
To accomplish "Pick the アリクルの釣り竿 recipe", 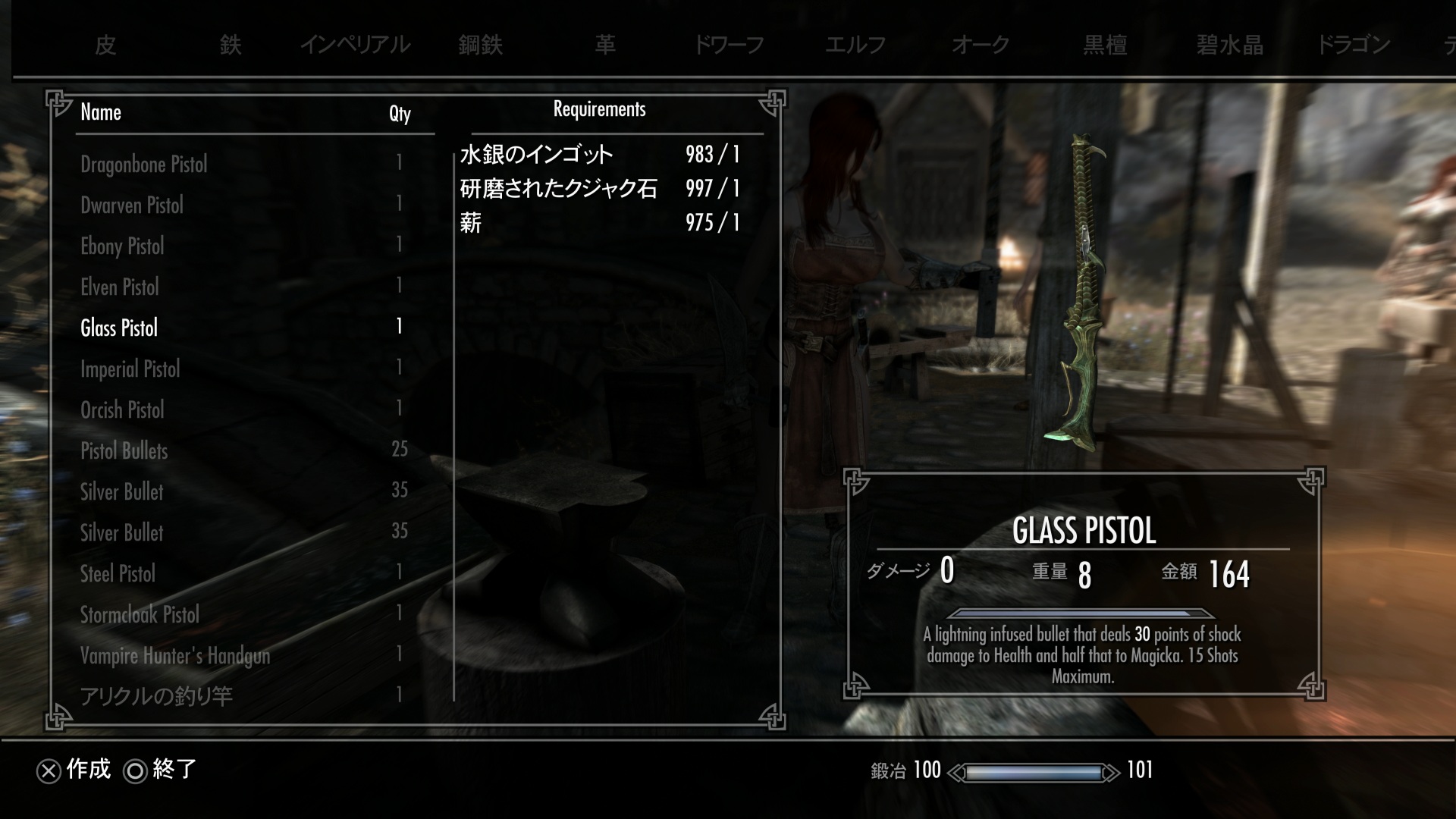I will point(156,696).
